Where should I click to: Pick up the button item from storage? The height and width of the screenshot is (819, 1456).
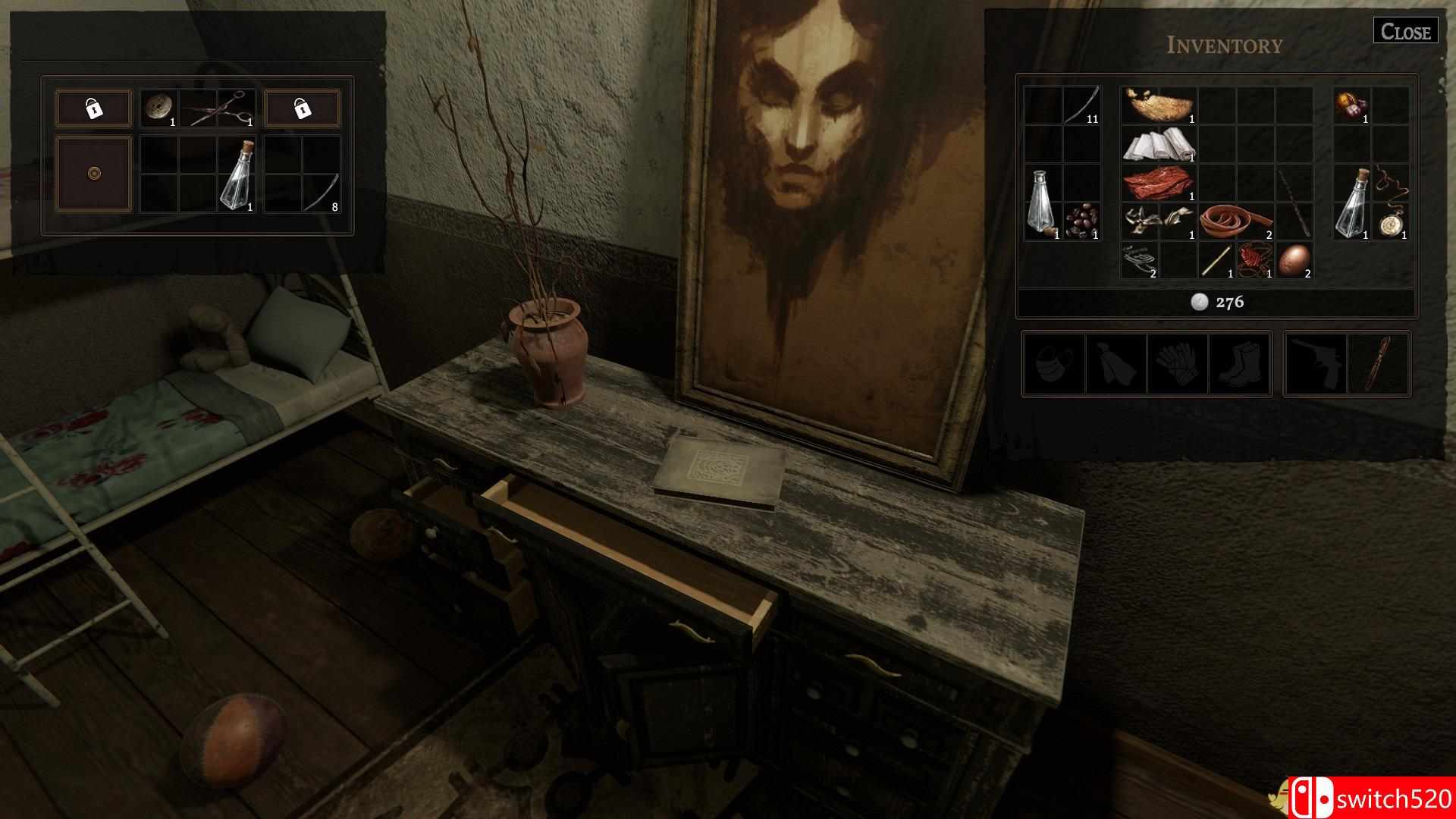[x=157, y=106]
